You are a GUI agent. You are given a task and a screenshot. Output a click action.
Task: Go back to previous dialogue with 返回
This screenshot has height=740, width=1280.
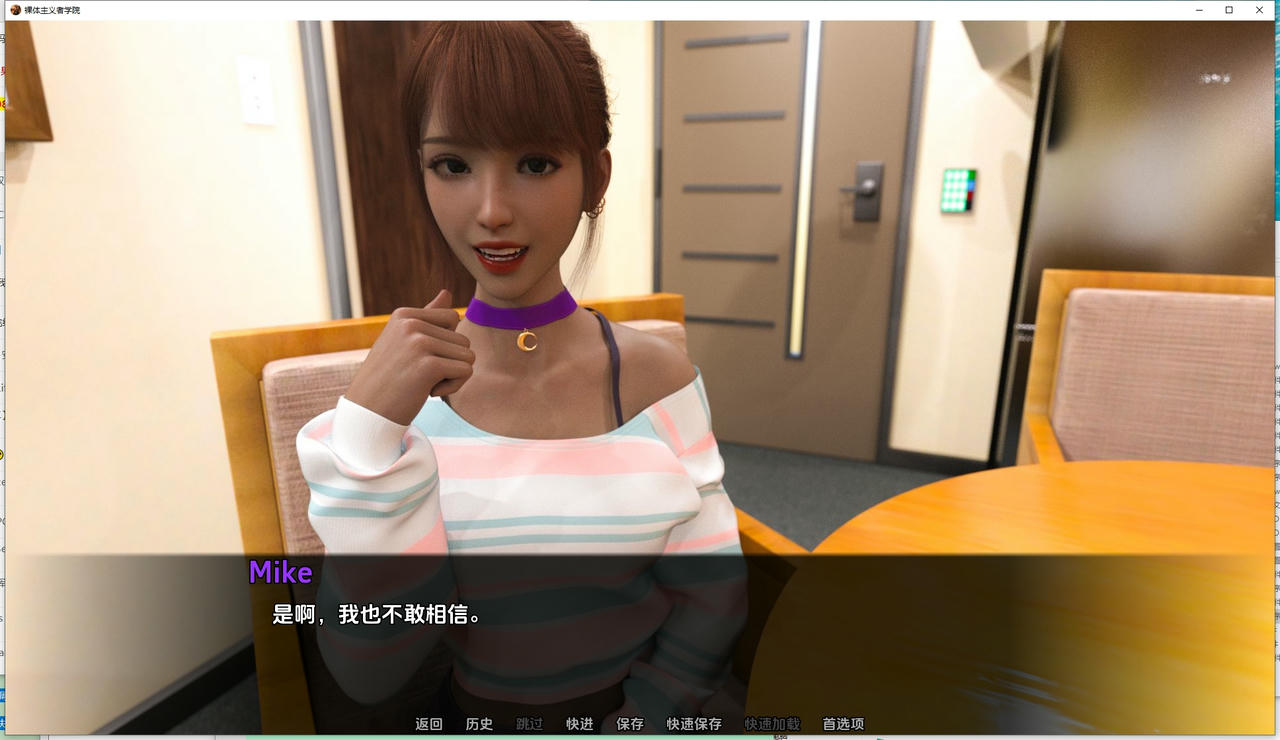pyautogui.click(x=429, y=723)
